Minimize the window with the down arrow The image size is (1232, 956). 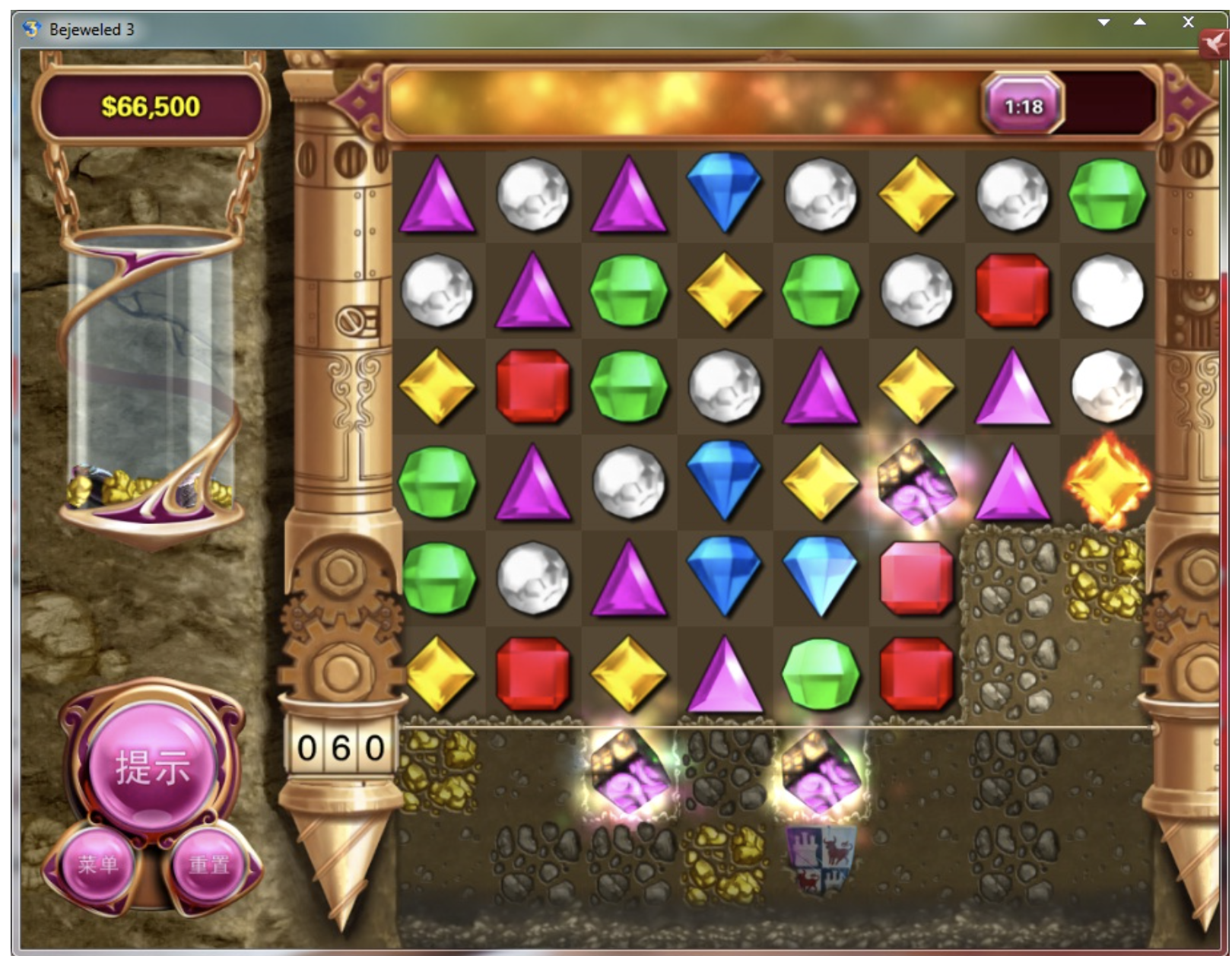click(x=1103, y=22)
